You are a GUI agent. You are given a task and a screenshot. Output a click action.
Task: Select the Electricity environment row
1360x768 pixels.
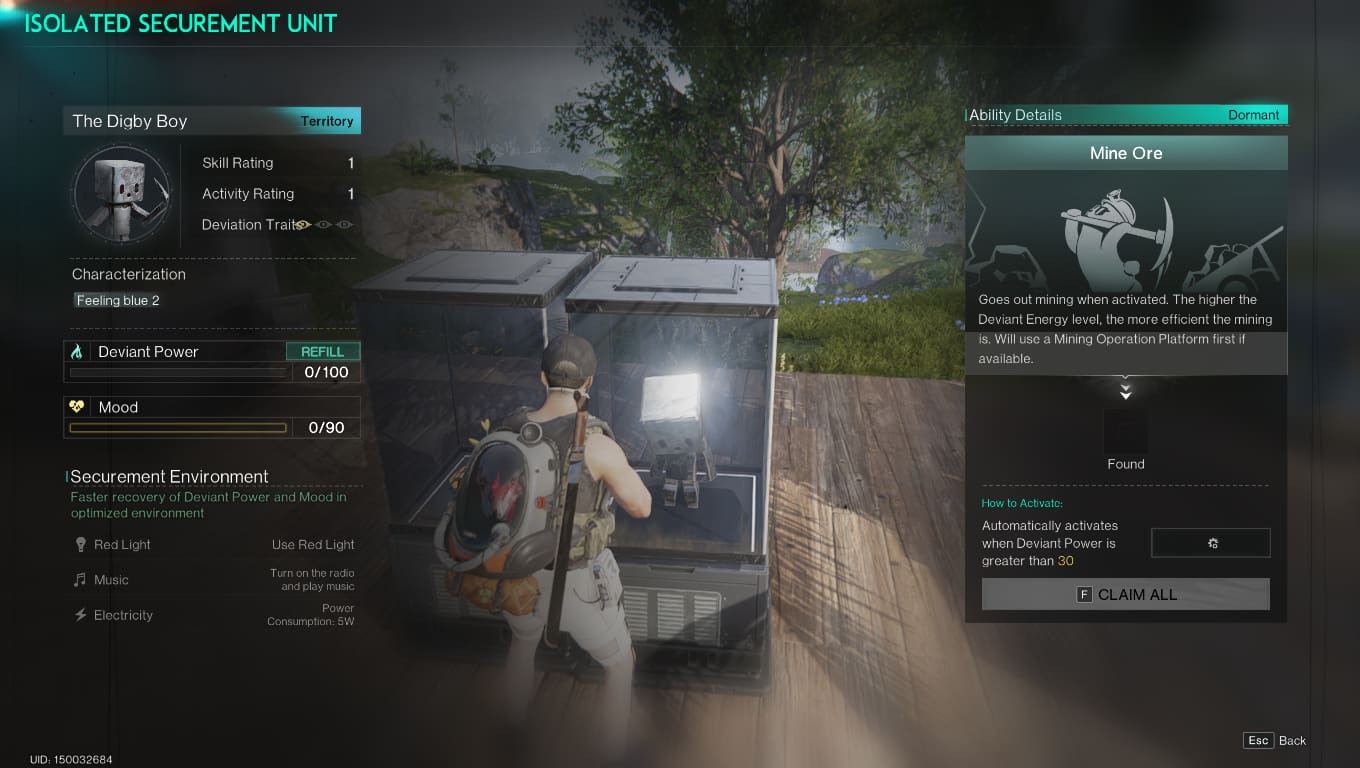click(x=212, y=615)
